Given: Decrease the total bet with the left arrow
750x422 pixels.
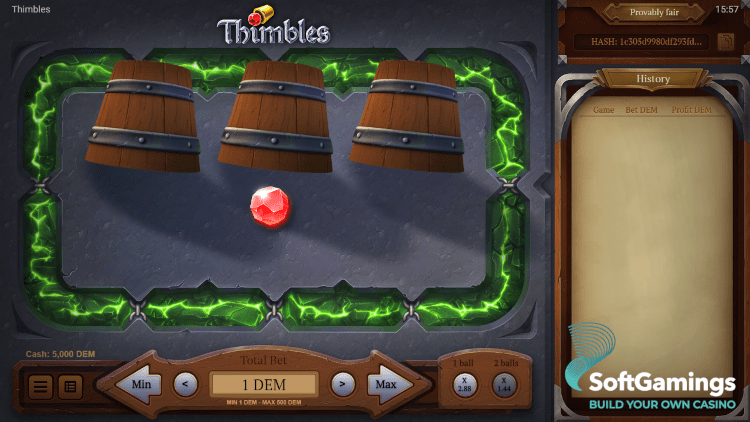Looking at the screenshot, I should click(185, 383).
